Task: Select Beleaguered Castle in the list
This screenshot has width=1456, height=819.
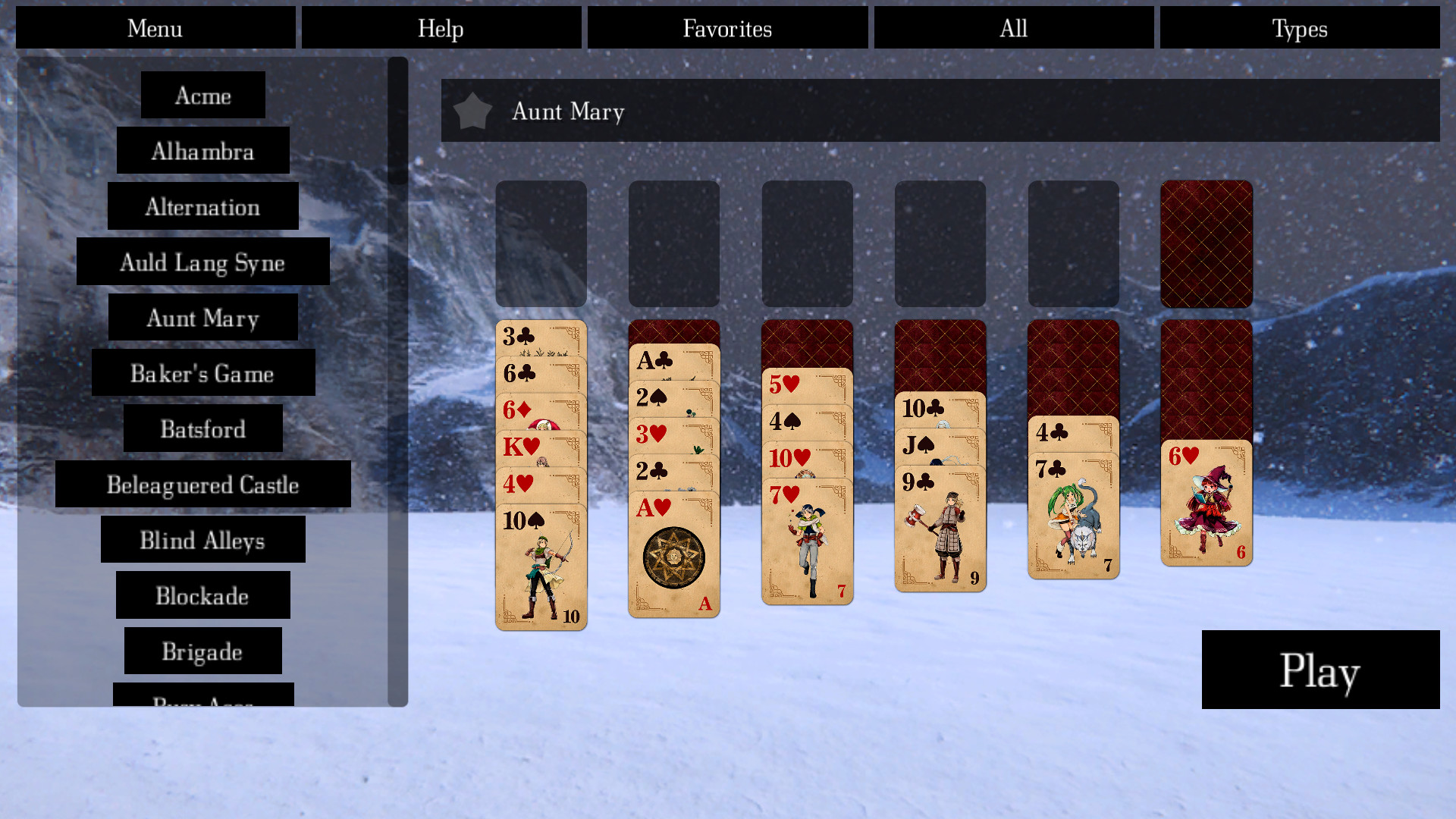Action: pyautogui.click(x=202, y=485)
